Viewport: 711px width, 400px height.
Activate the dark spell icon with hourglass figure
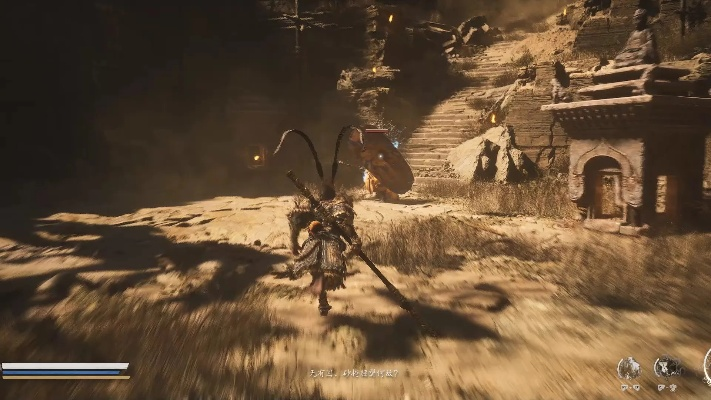coord(666,367)
